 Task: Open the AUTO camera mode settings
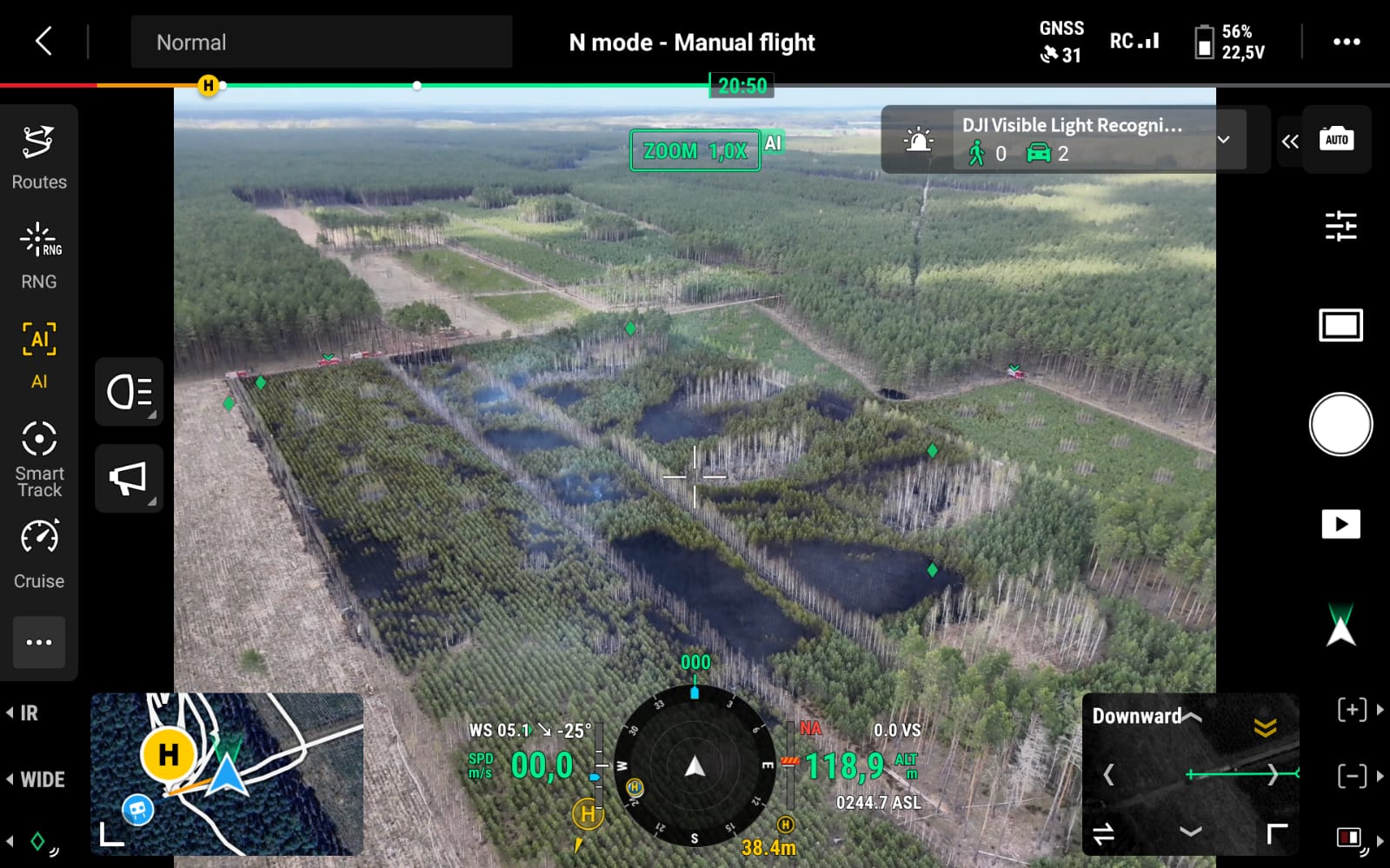point(1336,139)
